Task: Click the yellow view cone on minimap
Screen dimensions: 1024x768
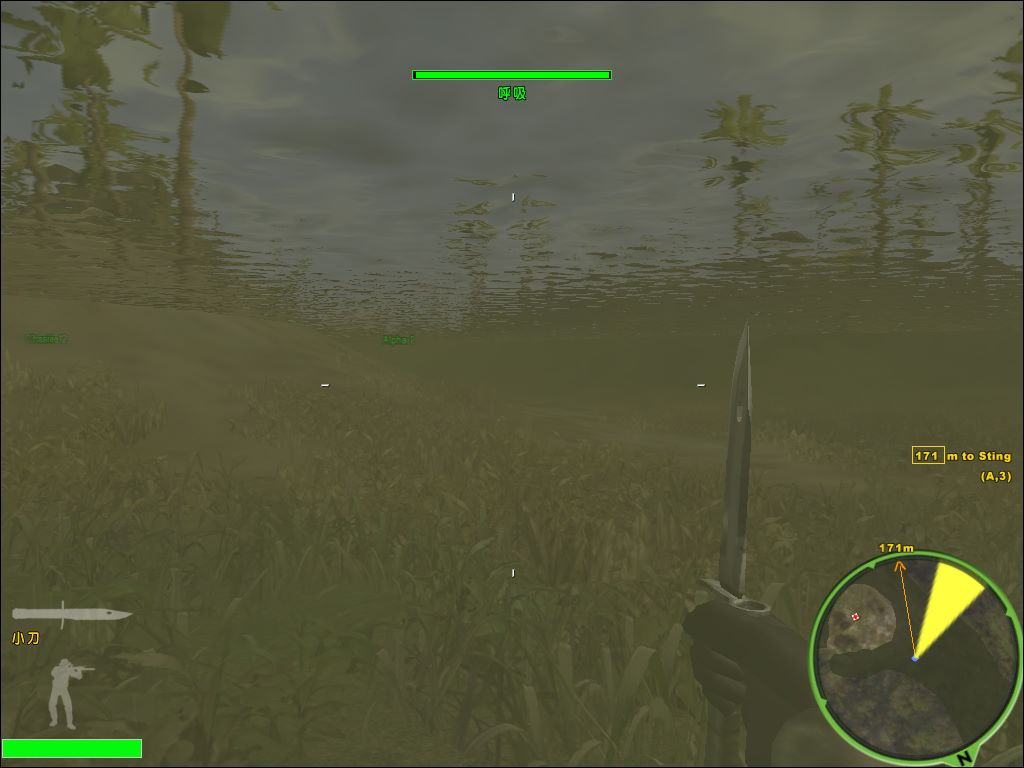Action: pyautogui.click(x=946, y=604)
